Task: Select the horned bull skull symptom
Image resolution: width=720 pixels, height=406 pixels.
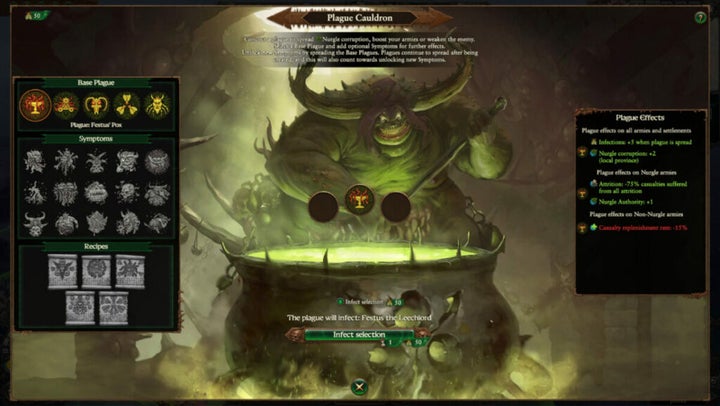Action: pos(36,222)
